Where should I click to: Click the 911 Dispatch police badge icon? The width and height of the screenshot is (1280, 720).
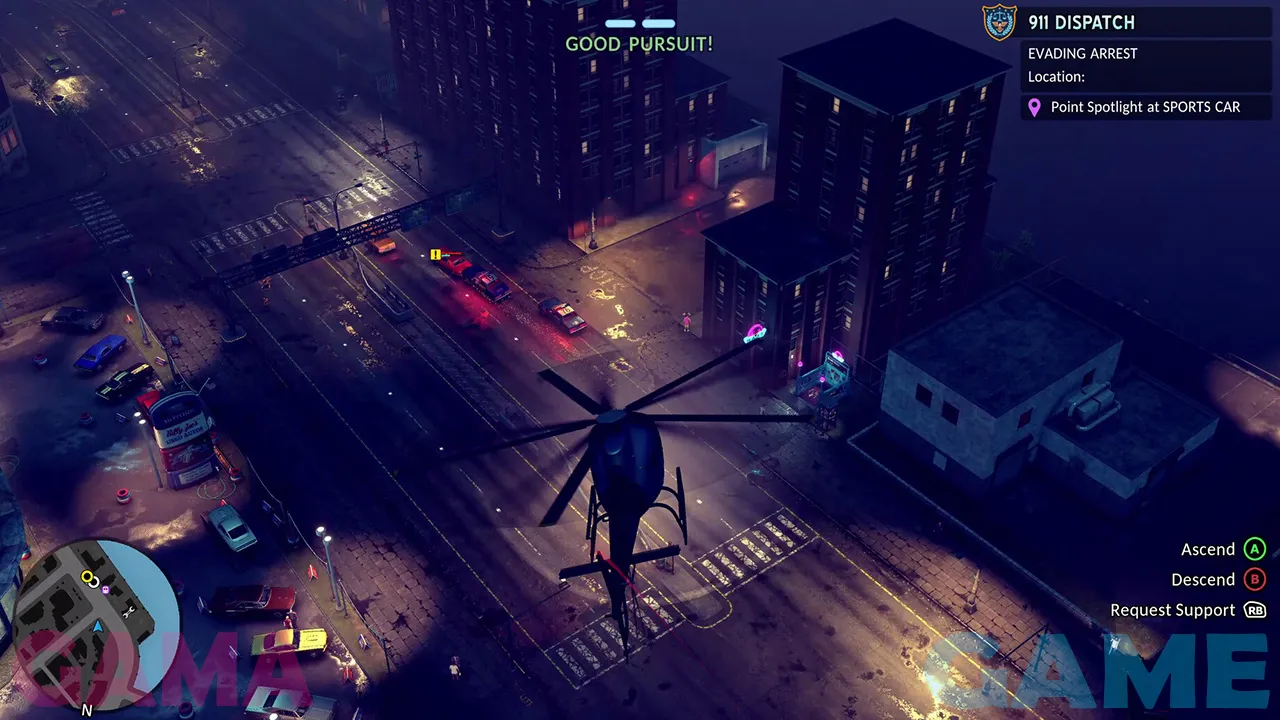(999, 22)
